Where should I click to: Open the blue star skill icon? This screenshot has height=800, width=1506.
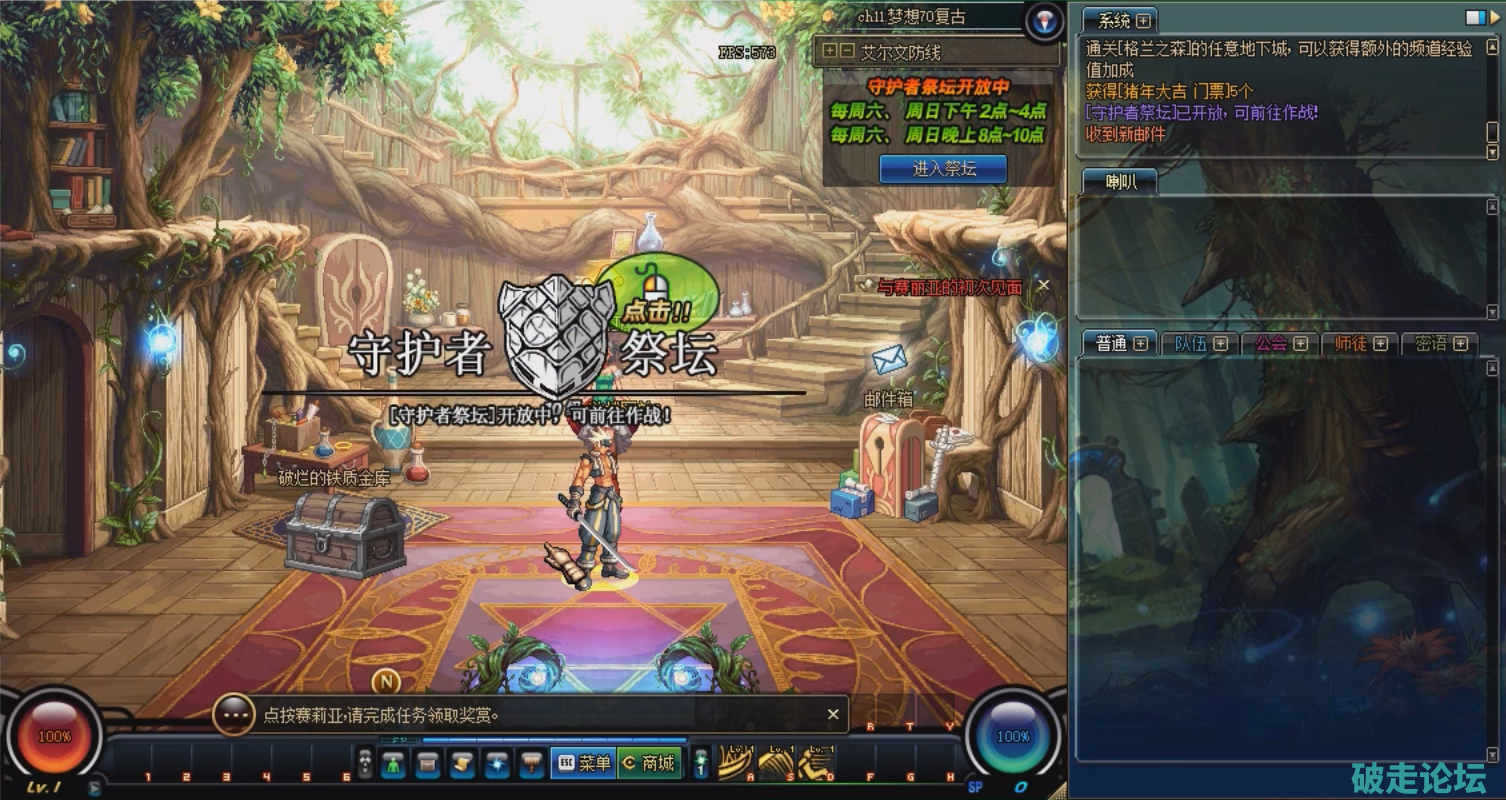pos(496,764)
